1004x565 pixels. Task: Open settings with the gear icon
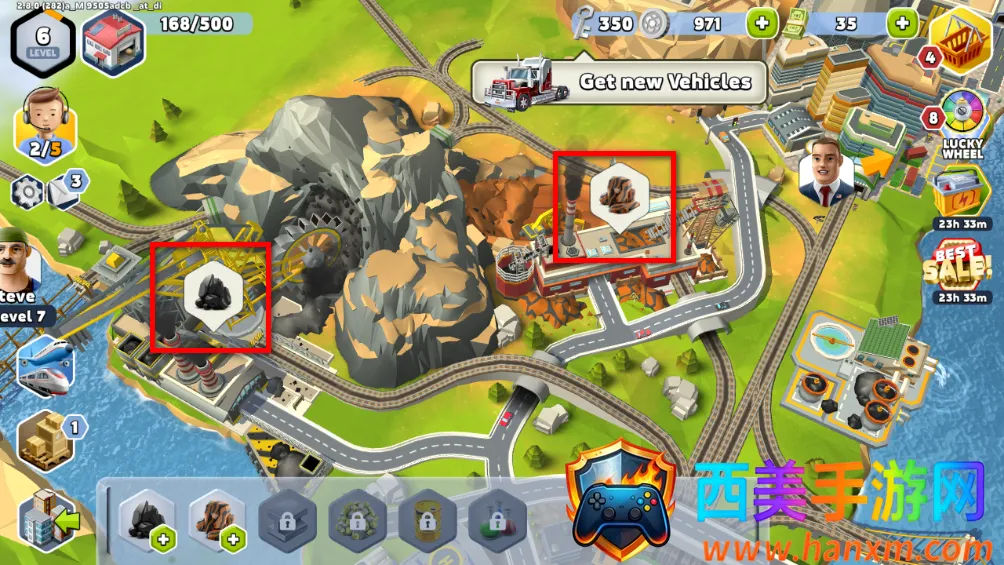tap(27, 191)
